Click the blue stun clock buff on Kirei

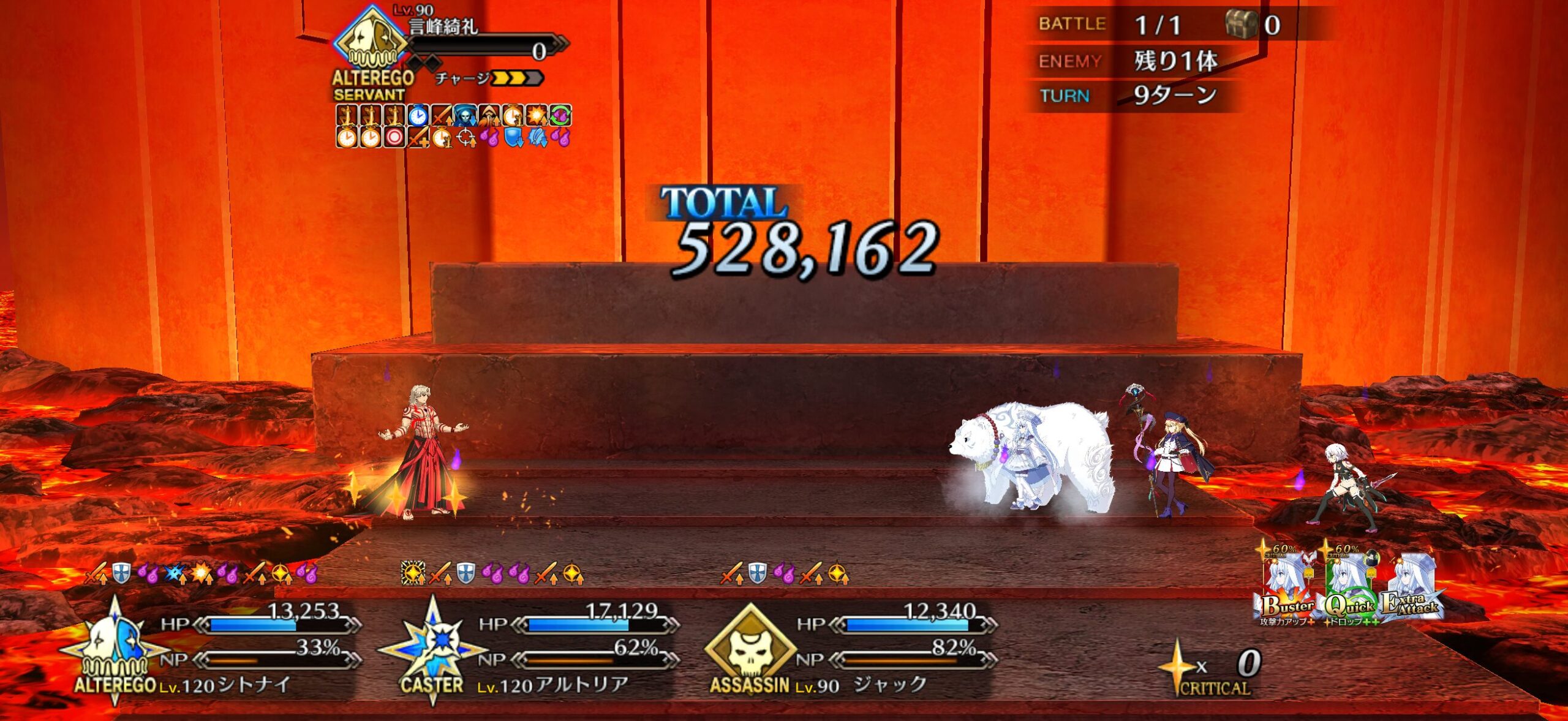tap(419, 115)
